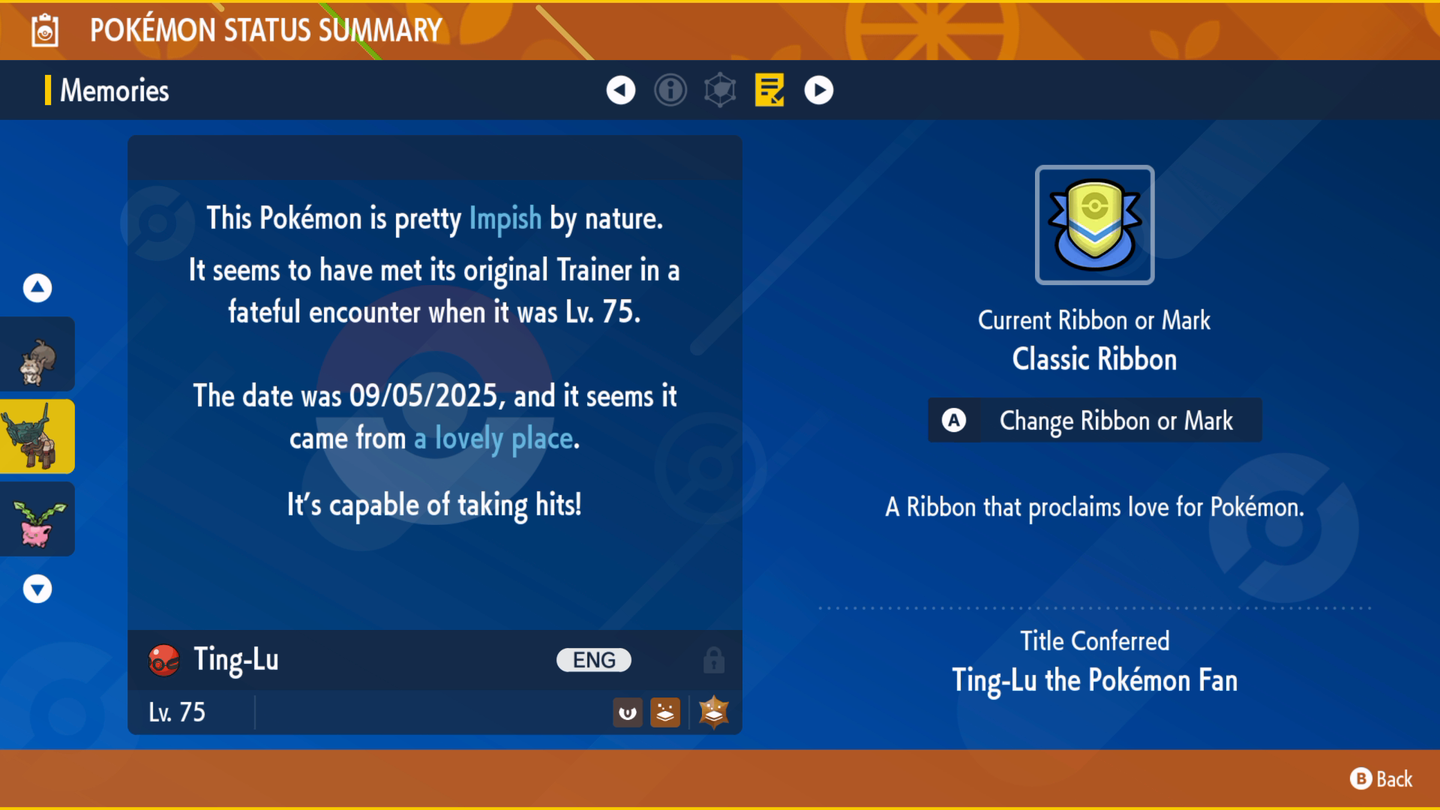Open Change Ribbon or Mark
Image resolution: width=1440 pixels, height=810 pixels.
[x=1095, y=421]
